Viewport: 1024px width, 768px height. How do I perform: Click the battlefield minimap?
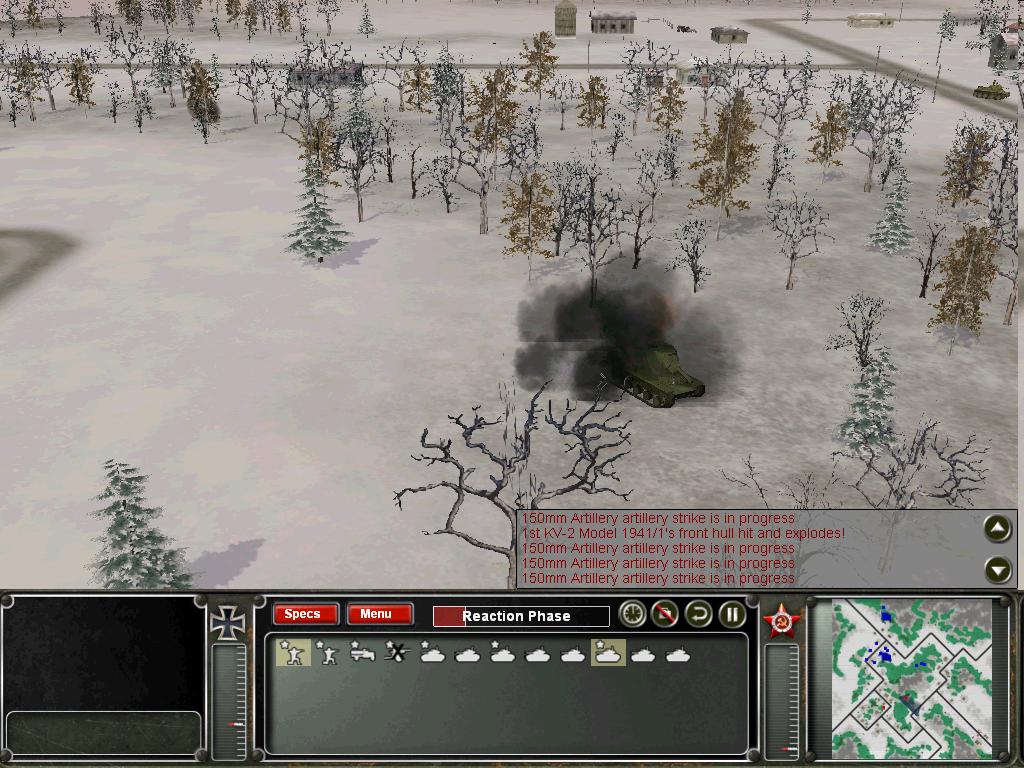[912, 677]
